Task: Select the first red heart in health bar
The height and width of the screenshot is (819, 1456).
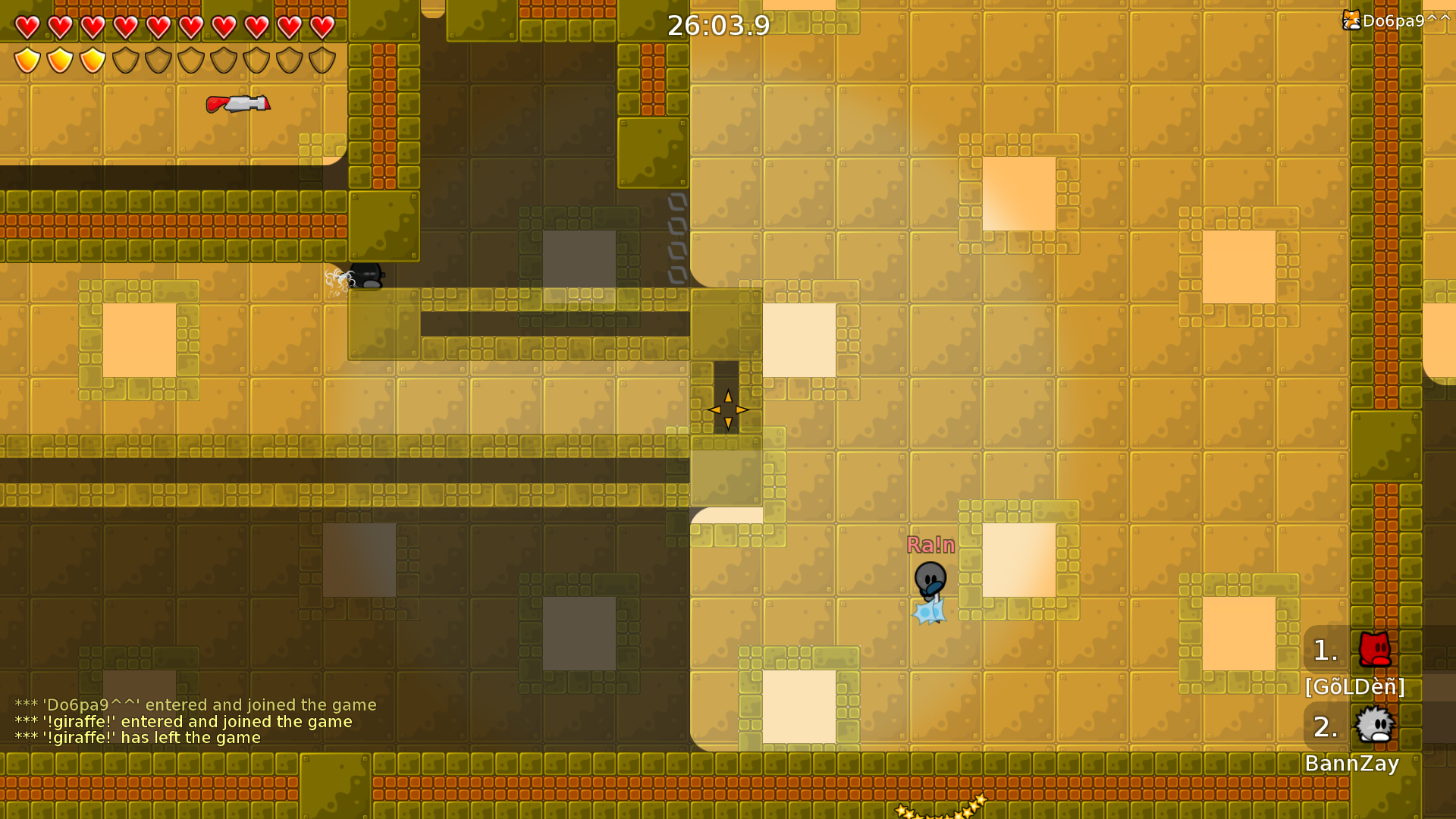Action: (x=27, y=27)
